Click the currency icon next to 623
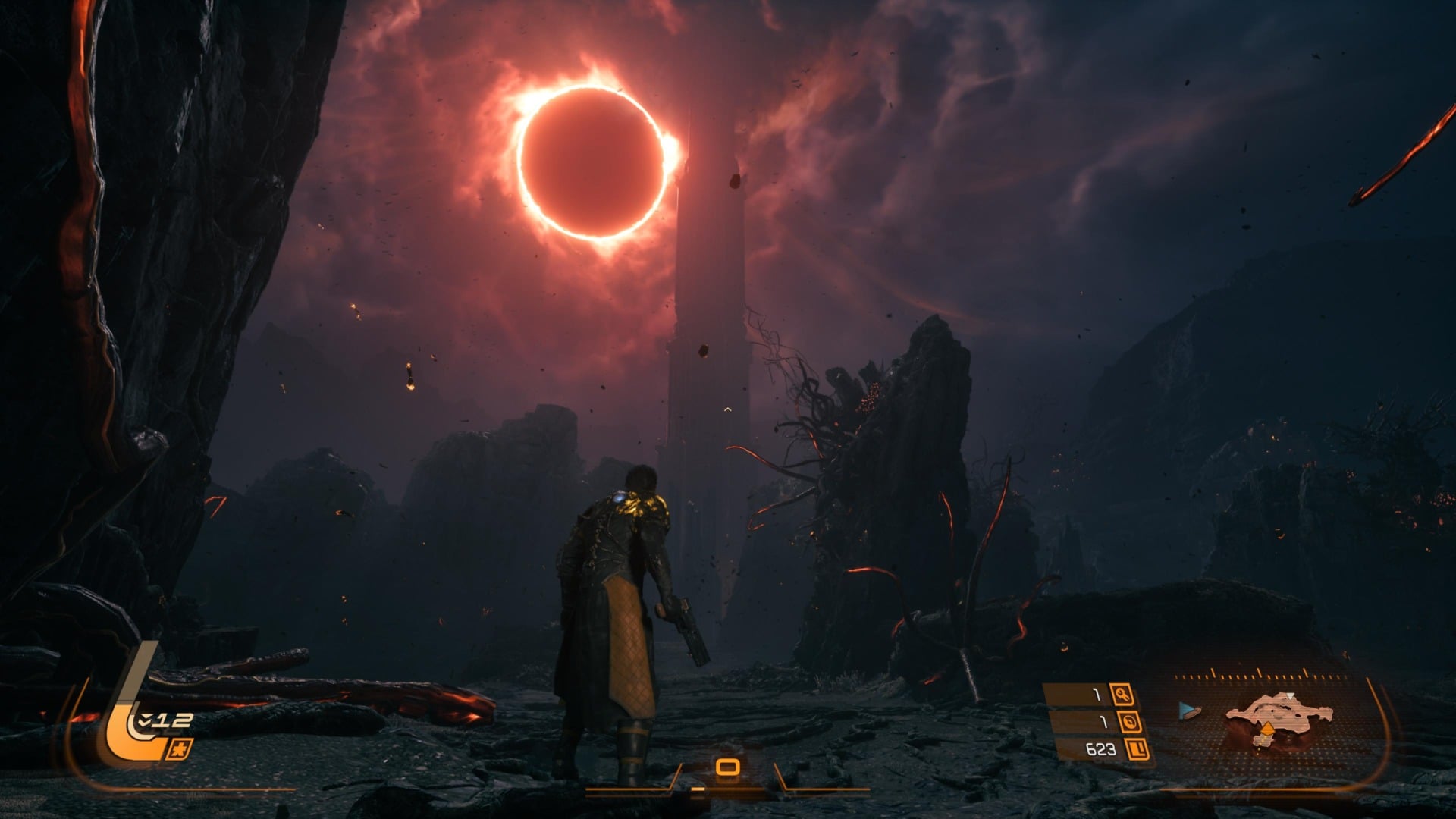Viewport: 1456px width, 819px height. (x=1136, y=750)
